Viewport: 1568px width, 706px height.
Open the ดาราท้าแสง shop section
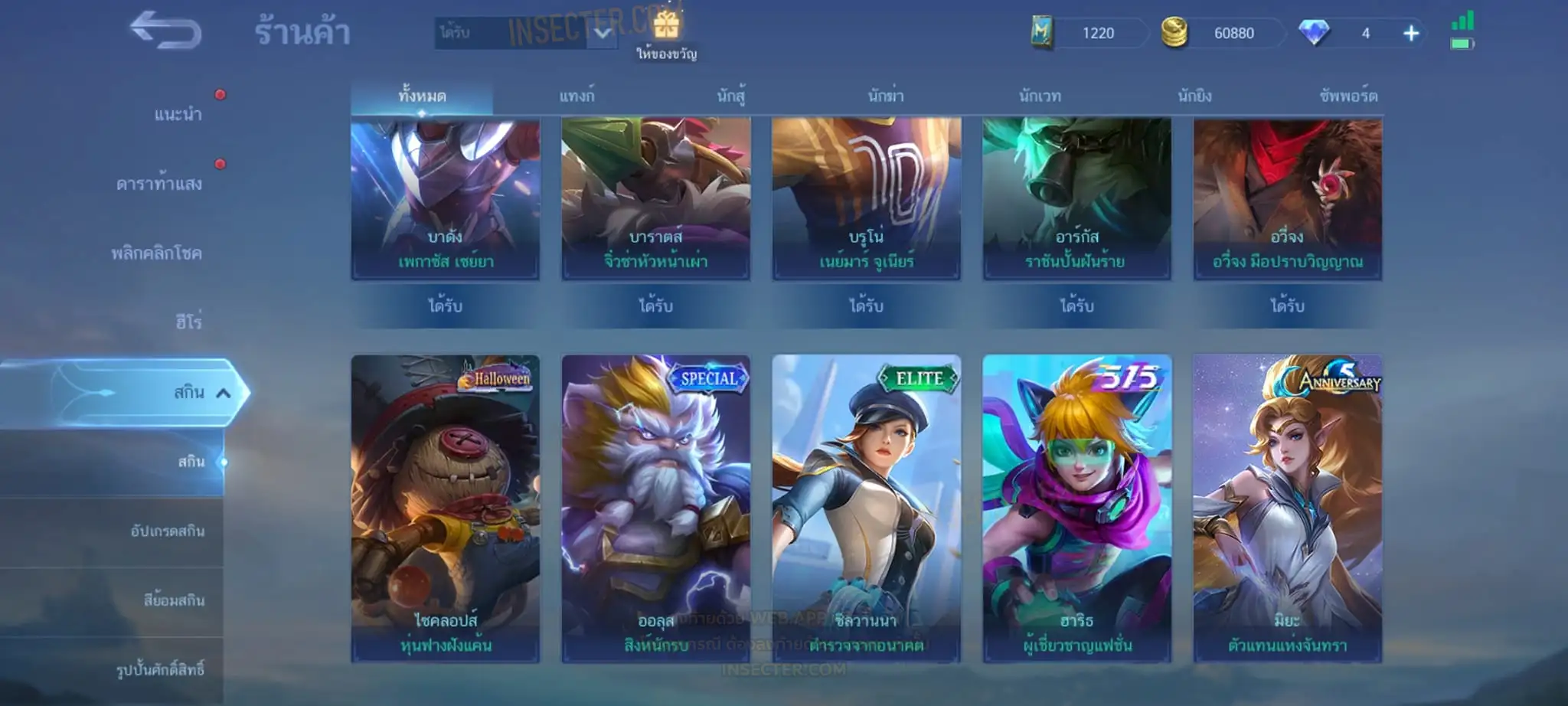coord(159,184)
